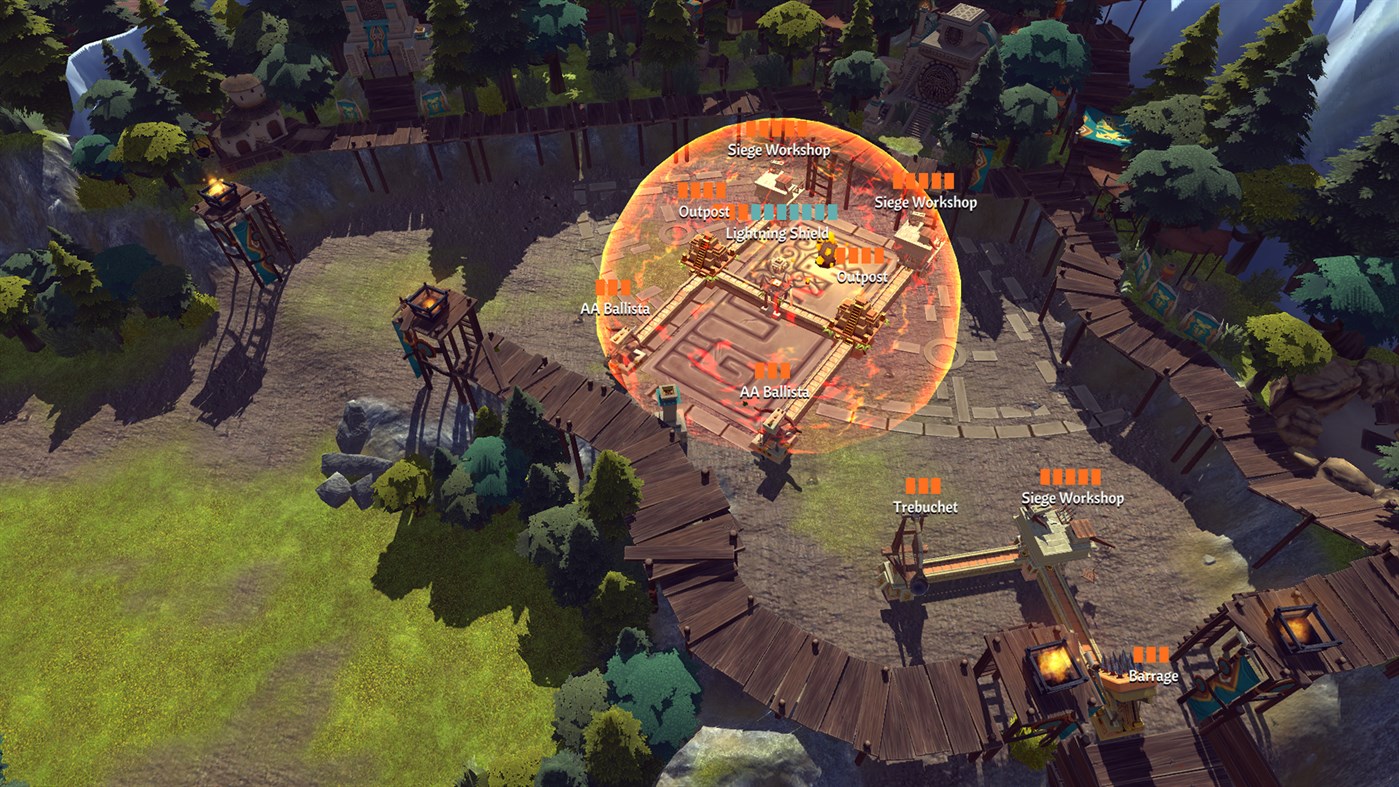Click the 'Trebuchet' label text
The height and width of the screenshot is (787, 1399).
[x=926, y=507]
